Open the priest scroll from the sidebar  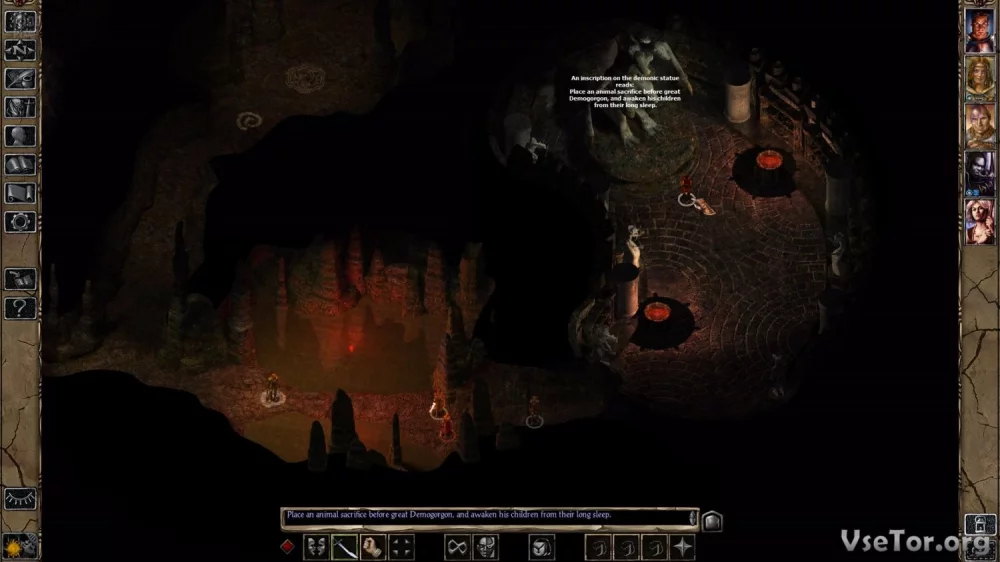[20, 193]
